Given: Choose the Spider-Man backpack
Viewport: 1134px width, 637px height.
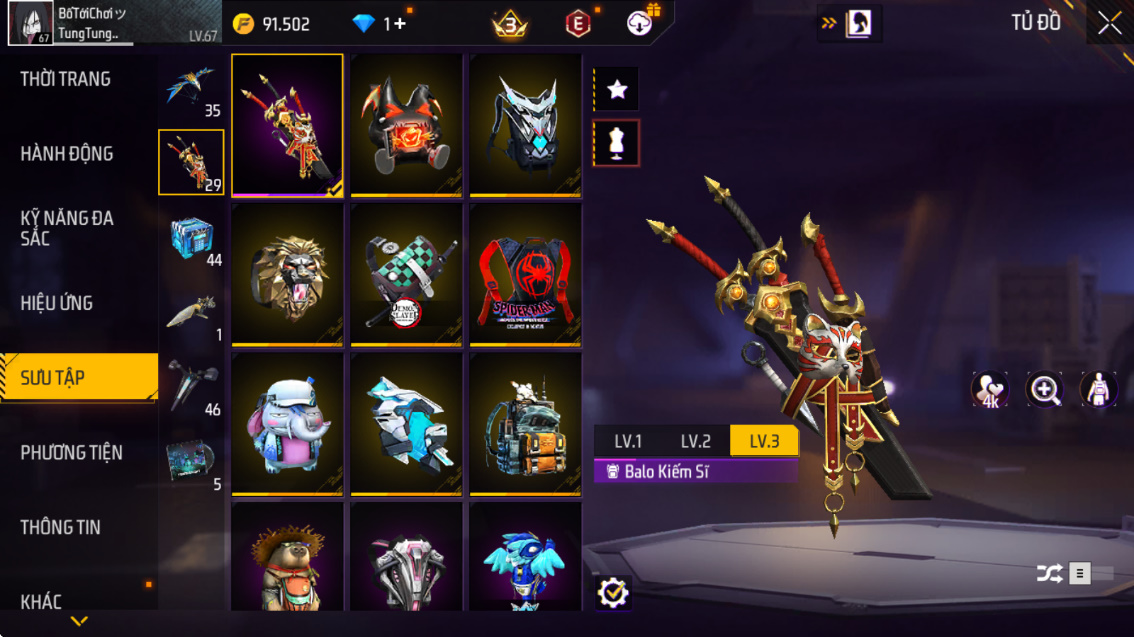Looking at the screenshot, I should click(525, 274).
